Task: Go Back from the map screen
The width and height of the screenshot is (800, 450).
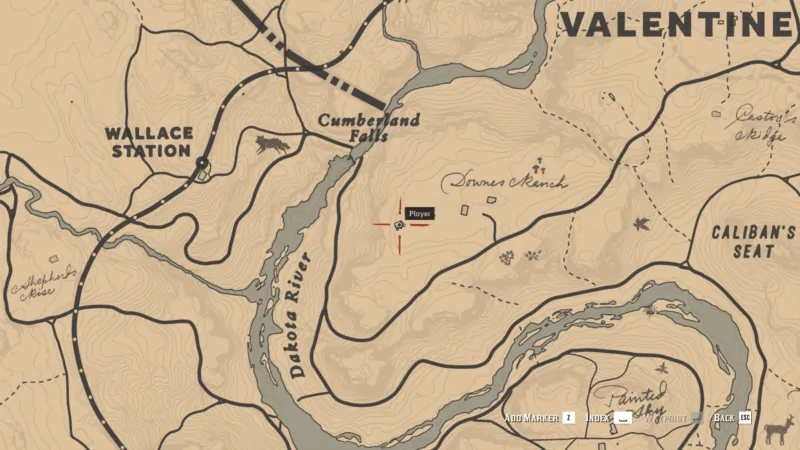Action: coord(731,417)
